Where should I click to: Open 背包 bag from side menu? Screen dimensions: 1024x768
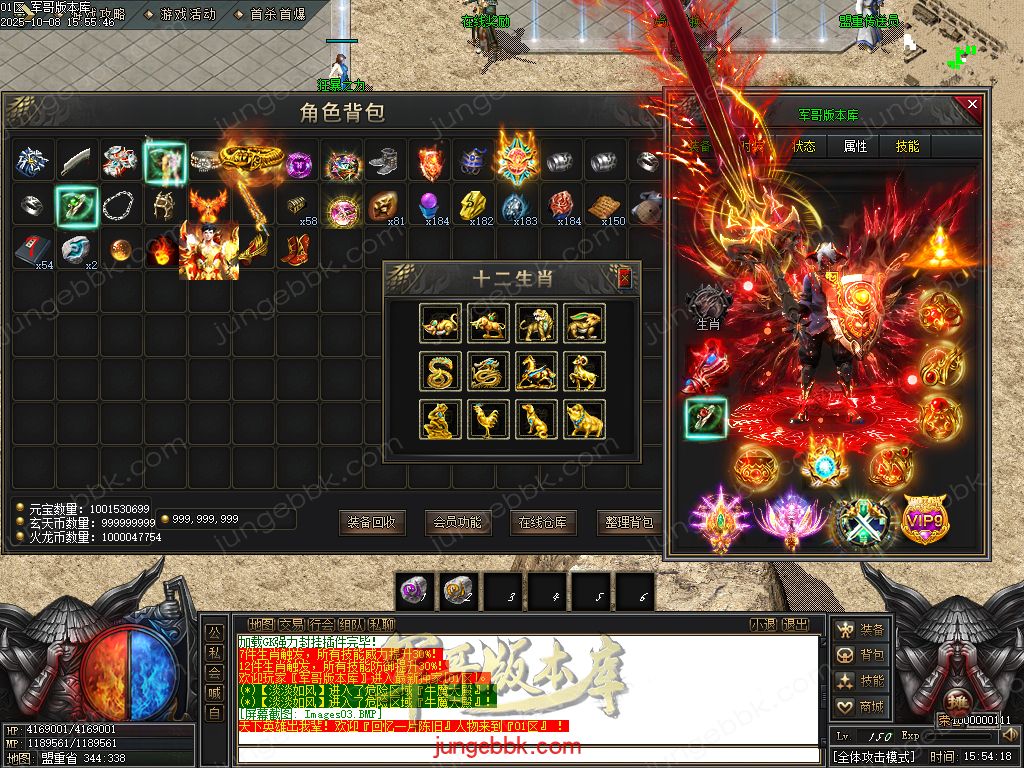pyautogui.click(x=861, y=655)
